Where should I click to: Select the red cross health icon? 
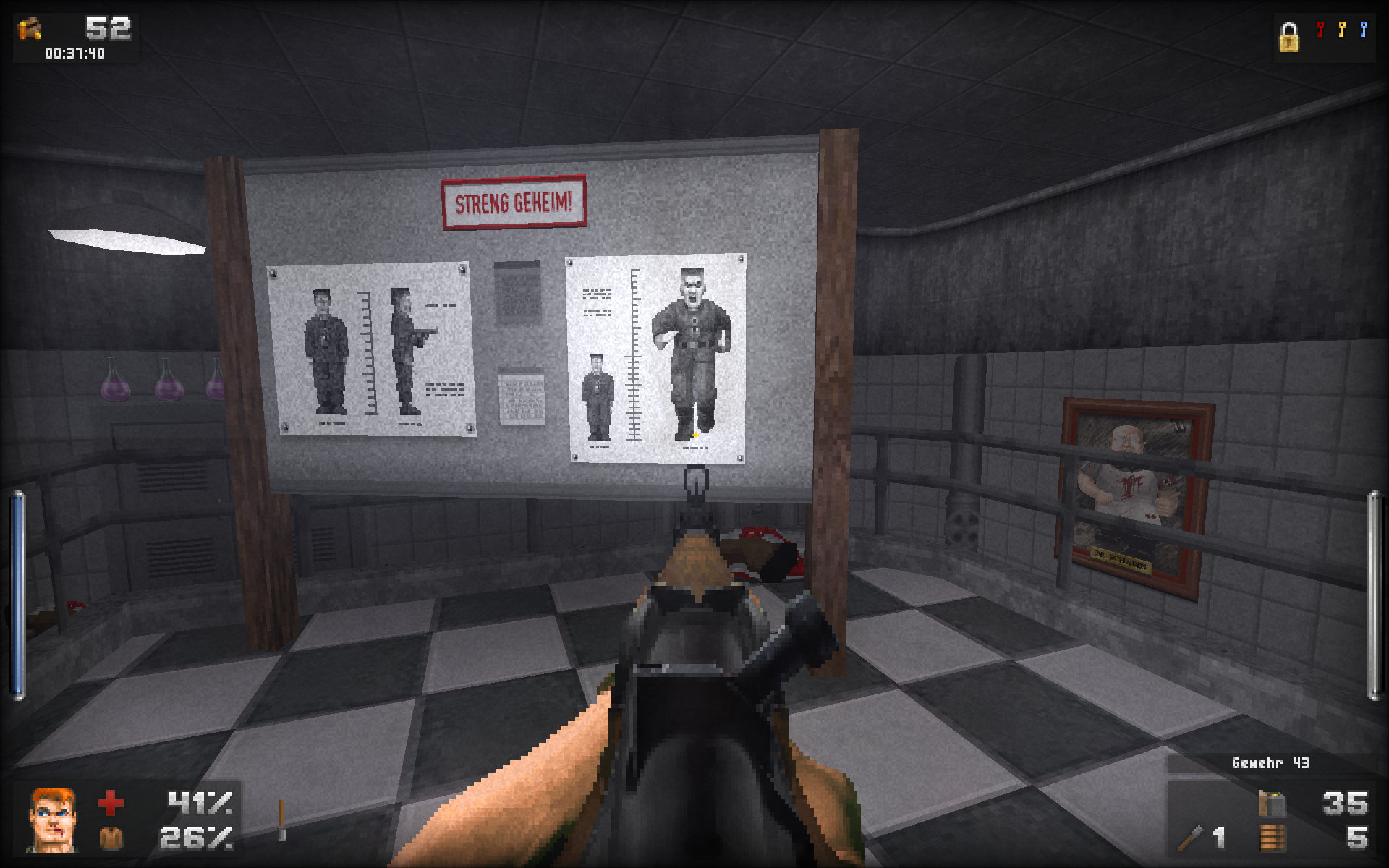pos(110,802)
